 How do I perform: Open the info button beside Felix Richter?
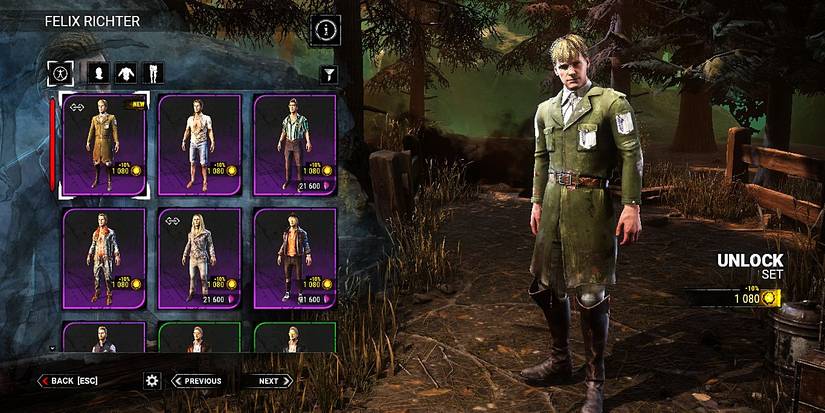326,30
